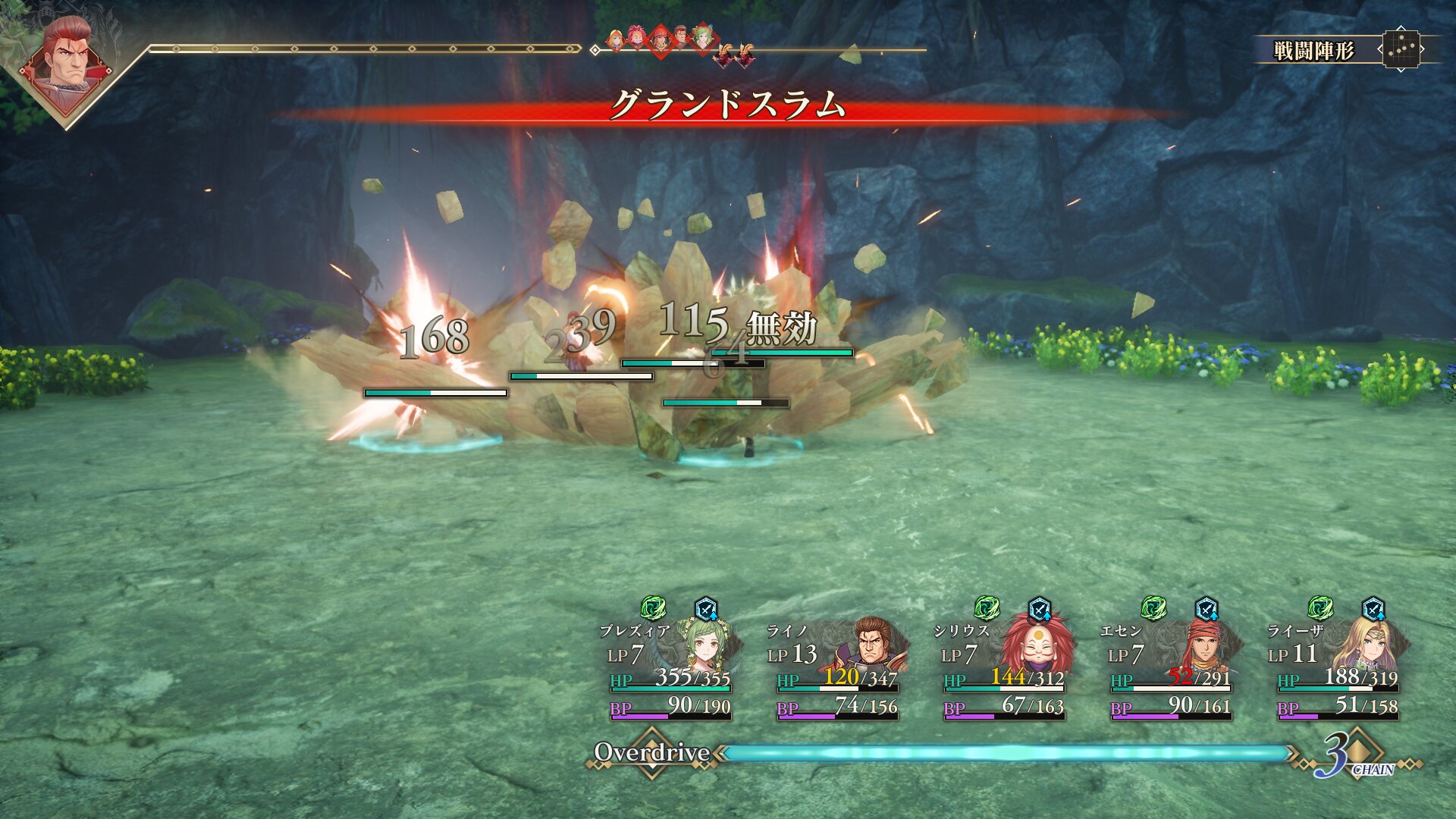Click the green-haired girl's turn order icon
Screen dimensions: 1456x819
pyautogui.click(x=703, y=38)
